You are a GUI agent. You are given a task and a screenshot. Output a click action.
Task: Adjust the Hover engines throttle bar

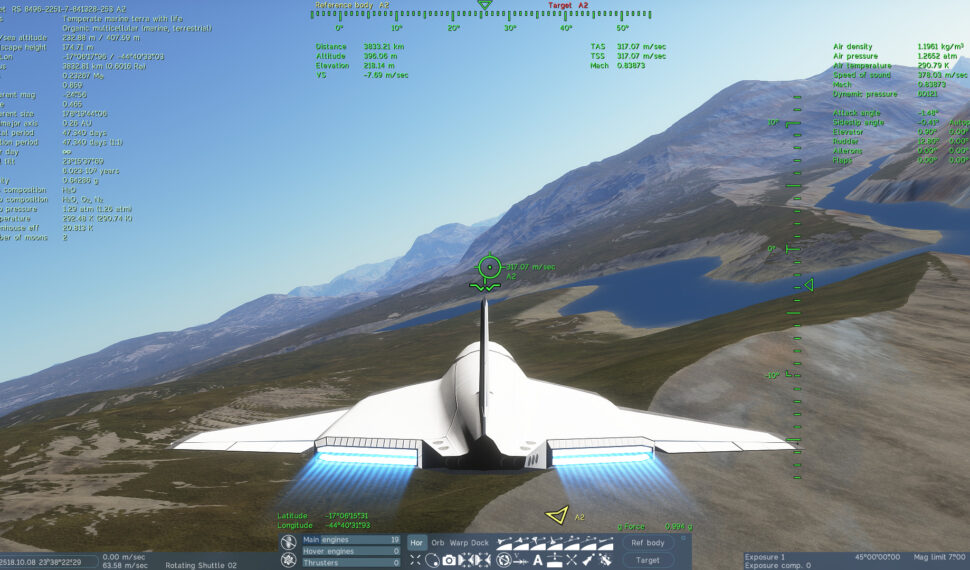[351, 551]
